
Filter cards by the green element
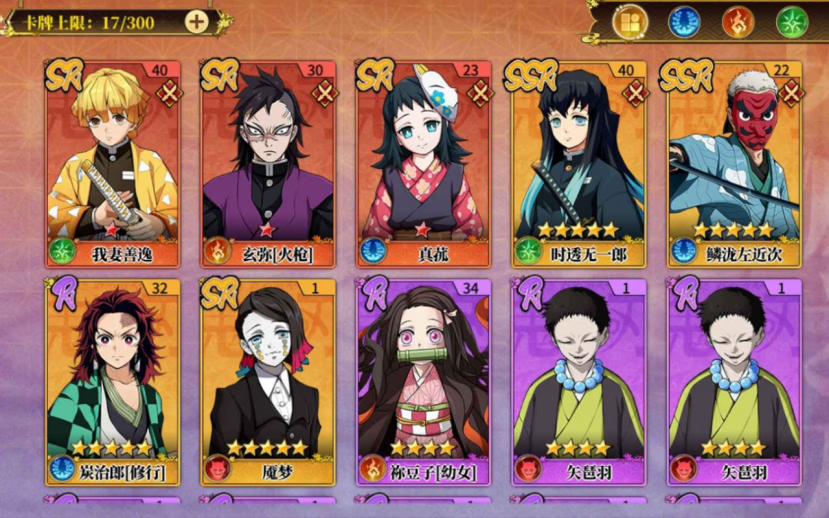pyautogui.click(x=791, y=22)
